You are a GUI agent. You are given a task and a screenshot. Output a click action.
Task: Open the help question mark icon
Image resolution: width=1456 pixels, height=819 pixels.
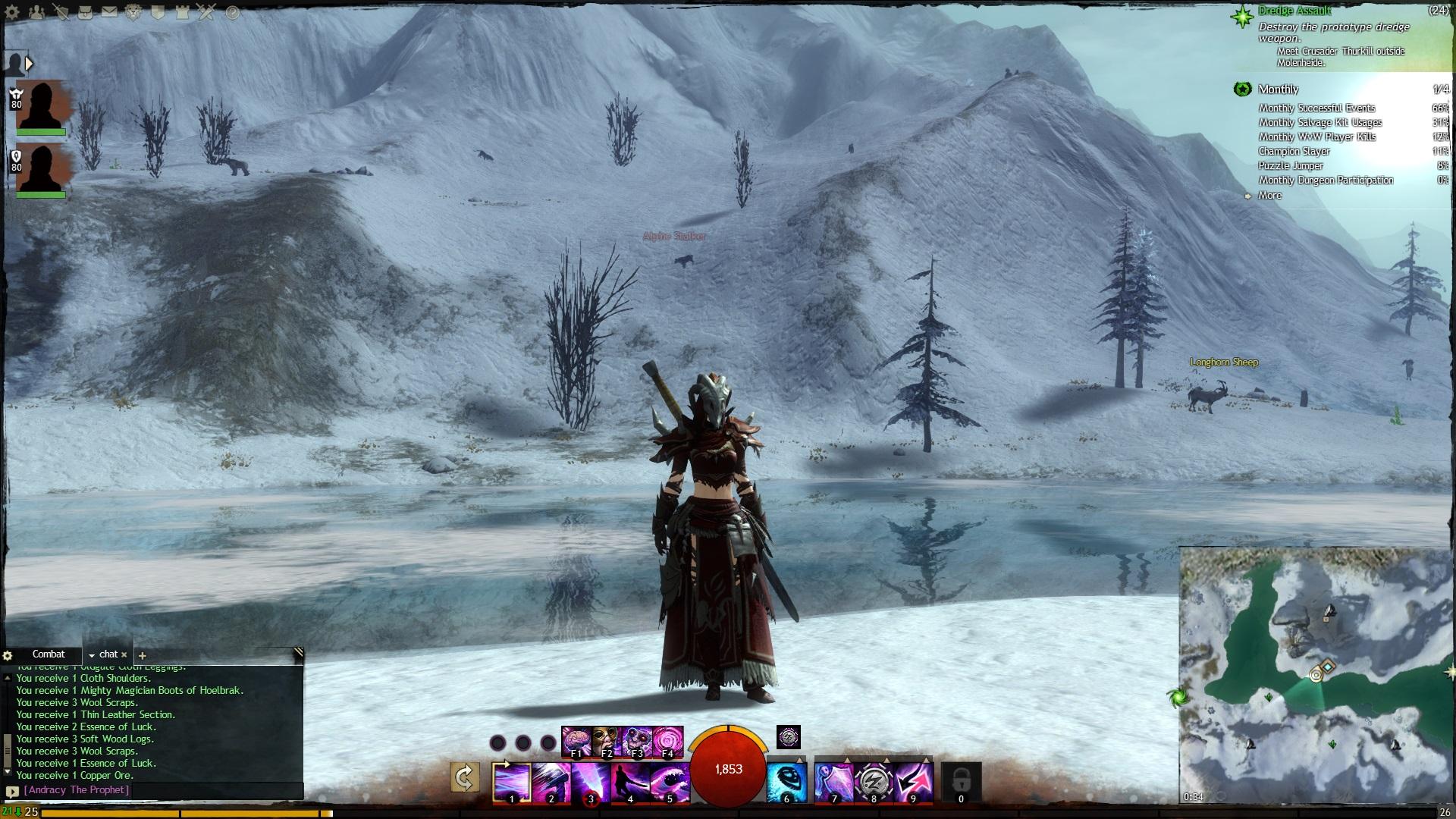[x=233, y=13]
